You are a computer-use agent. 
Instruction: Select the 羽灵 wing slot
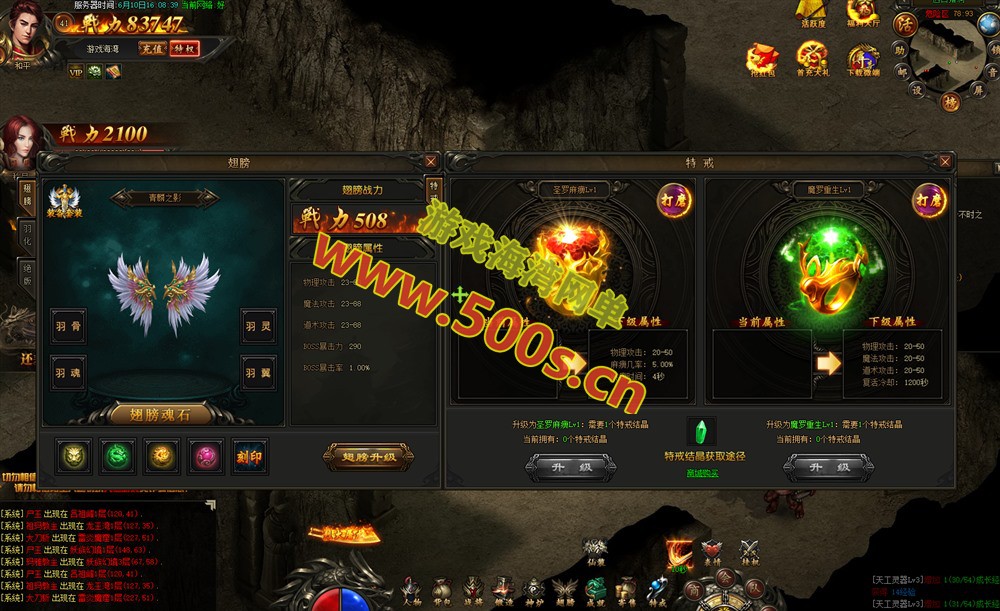coord(259,325)
